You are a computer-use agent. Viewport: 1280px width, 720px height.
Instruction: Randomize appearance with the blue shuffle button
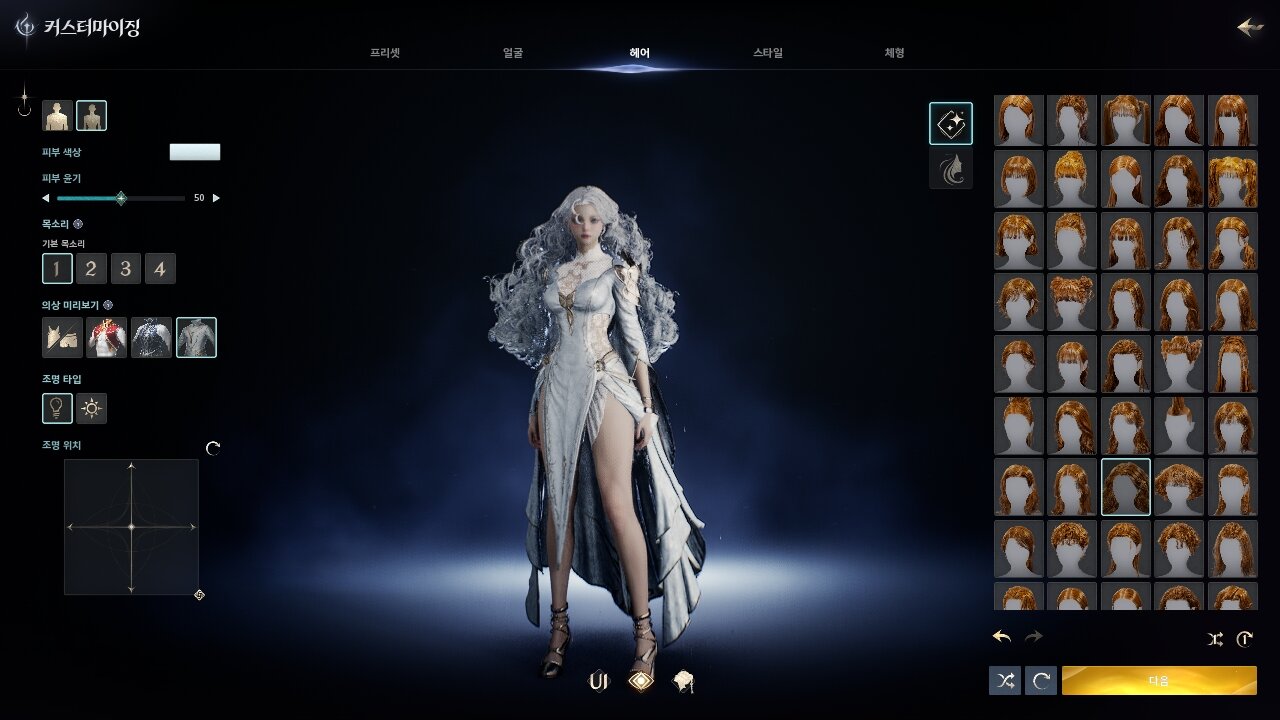(x=1005, y=681)
